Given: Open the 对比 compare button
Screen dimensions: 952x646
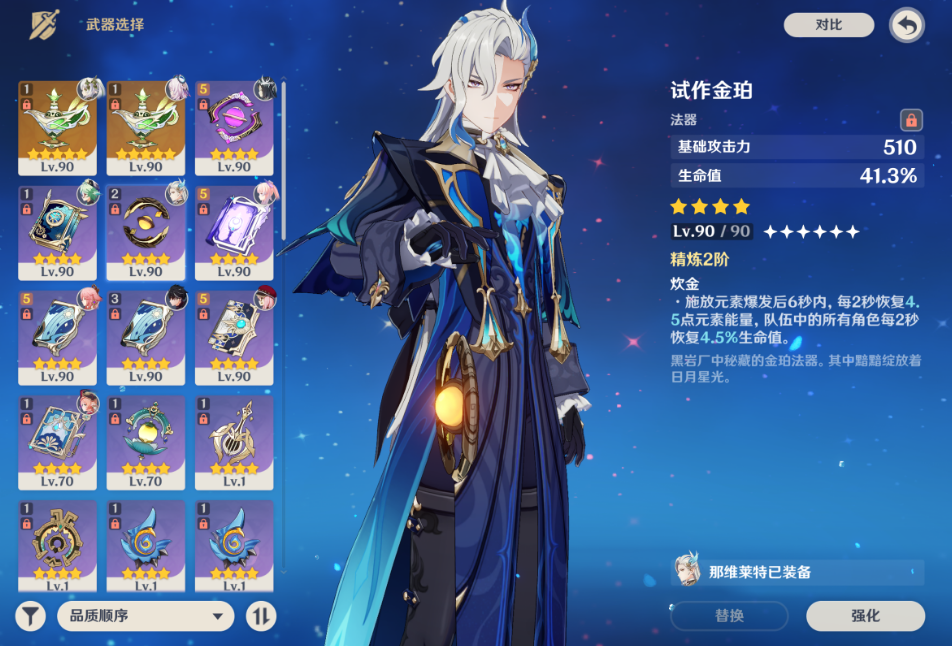Looking at the screenshot, I should coord(828,25).
